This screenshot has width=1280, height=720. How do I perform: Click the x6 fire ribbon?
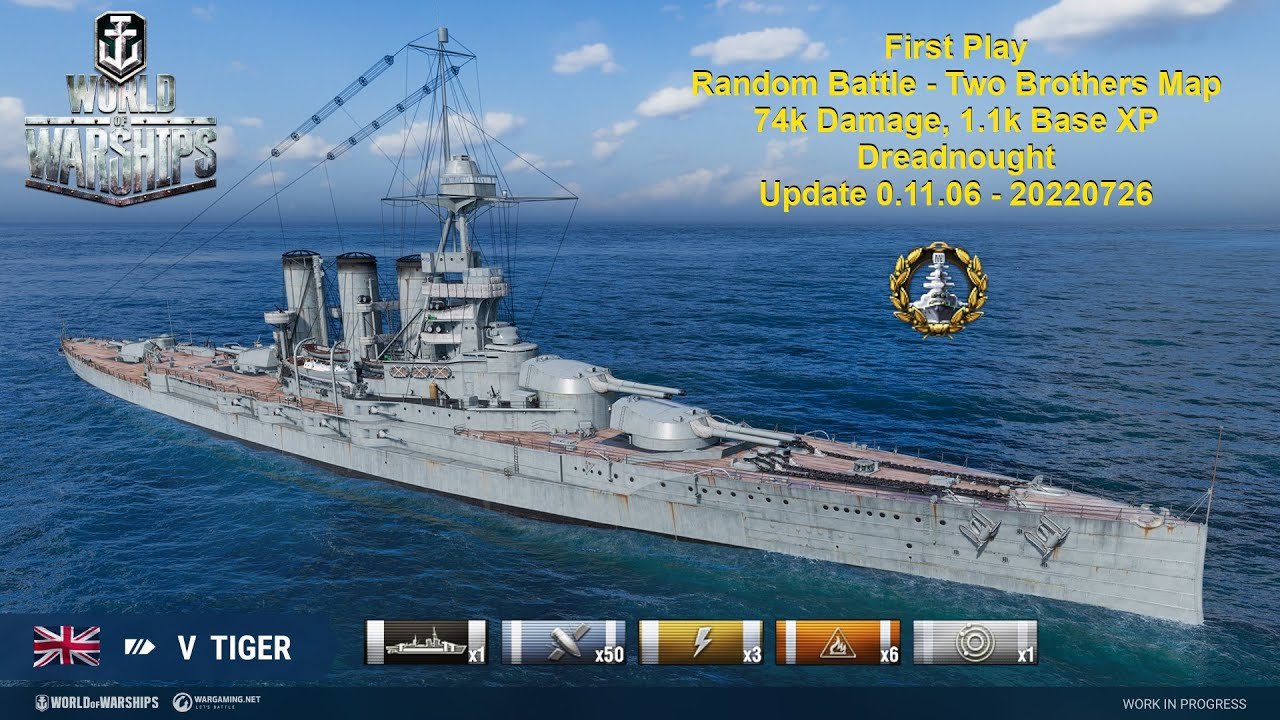coord(838,643)
